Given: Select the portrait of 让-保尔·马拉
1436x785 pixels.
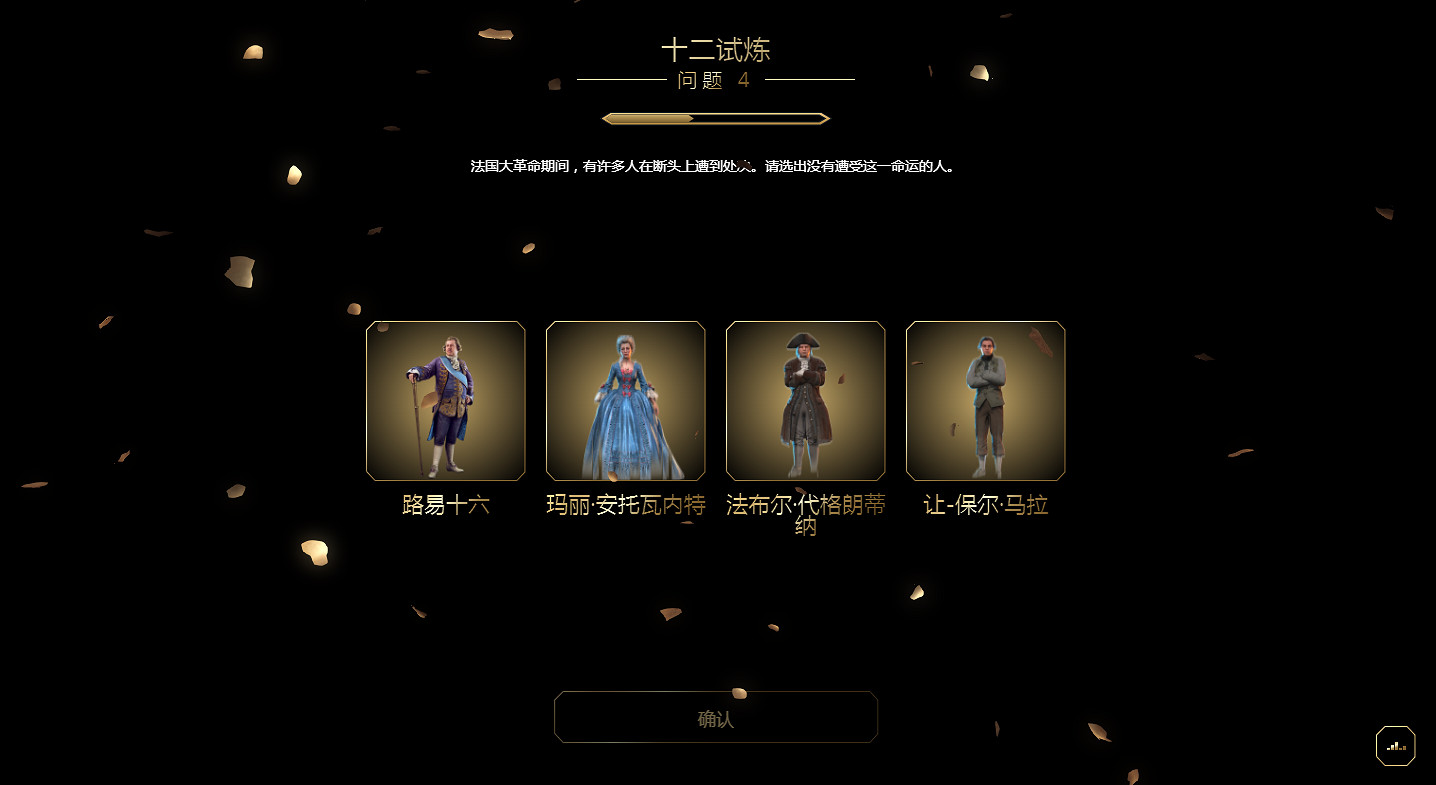Looking at the screenshot, I should pos(985,400).
